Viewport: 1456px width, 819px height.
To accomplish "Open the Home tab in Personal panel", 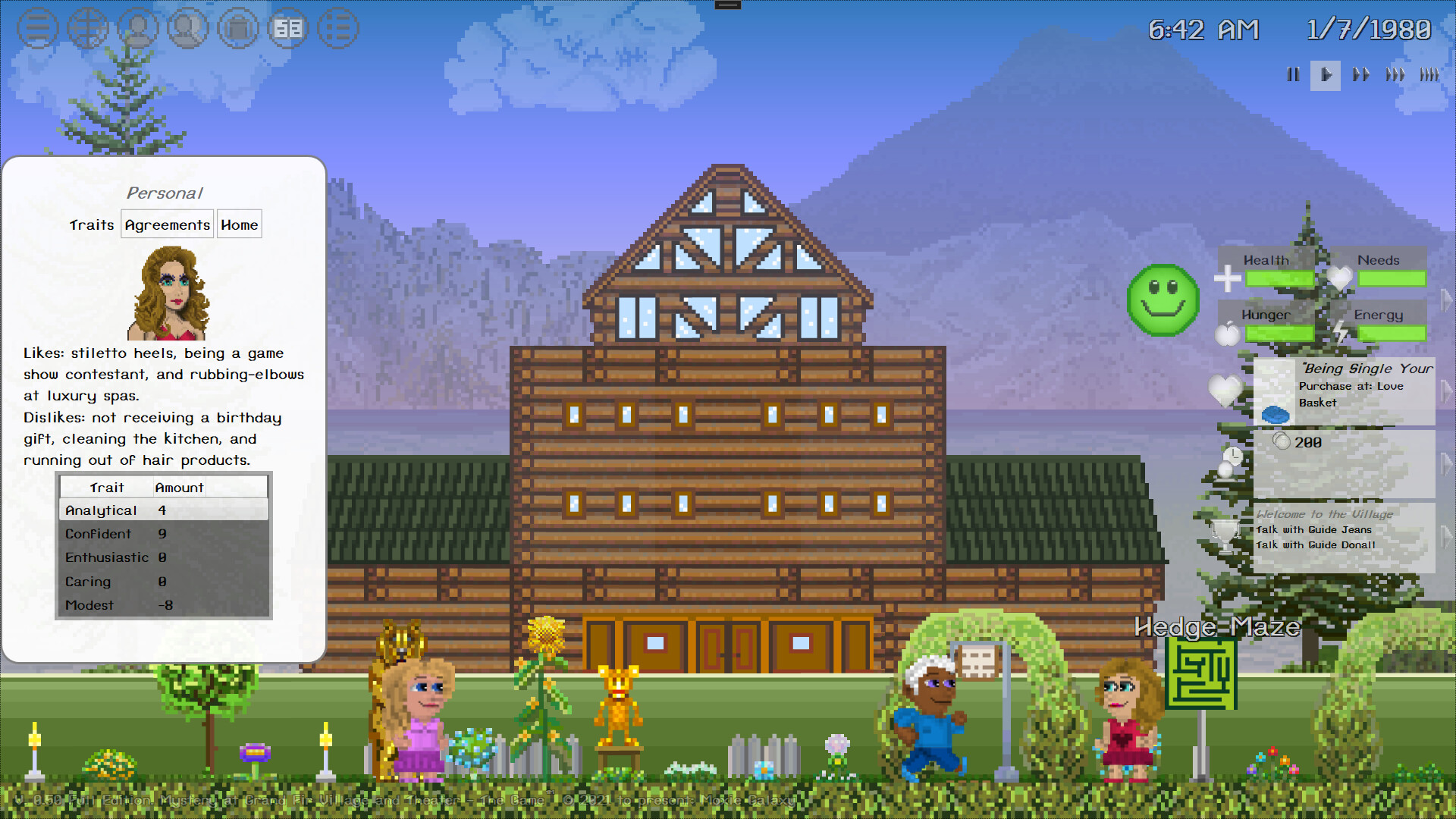I will pos(239,224).
